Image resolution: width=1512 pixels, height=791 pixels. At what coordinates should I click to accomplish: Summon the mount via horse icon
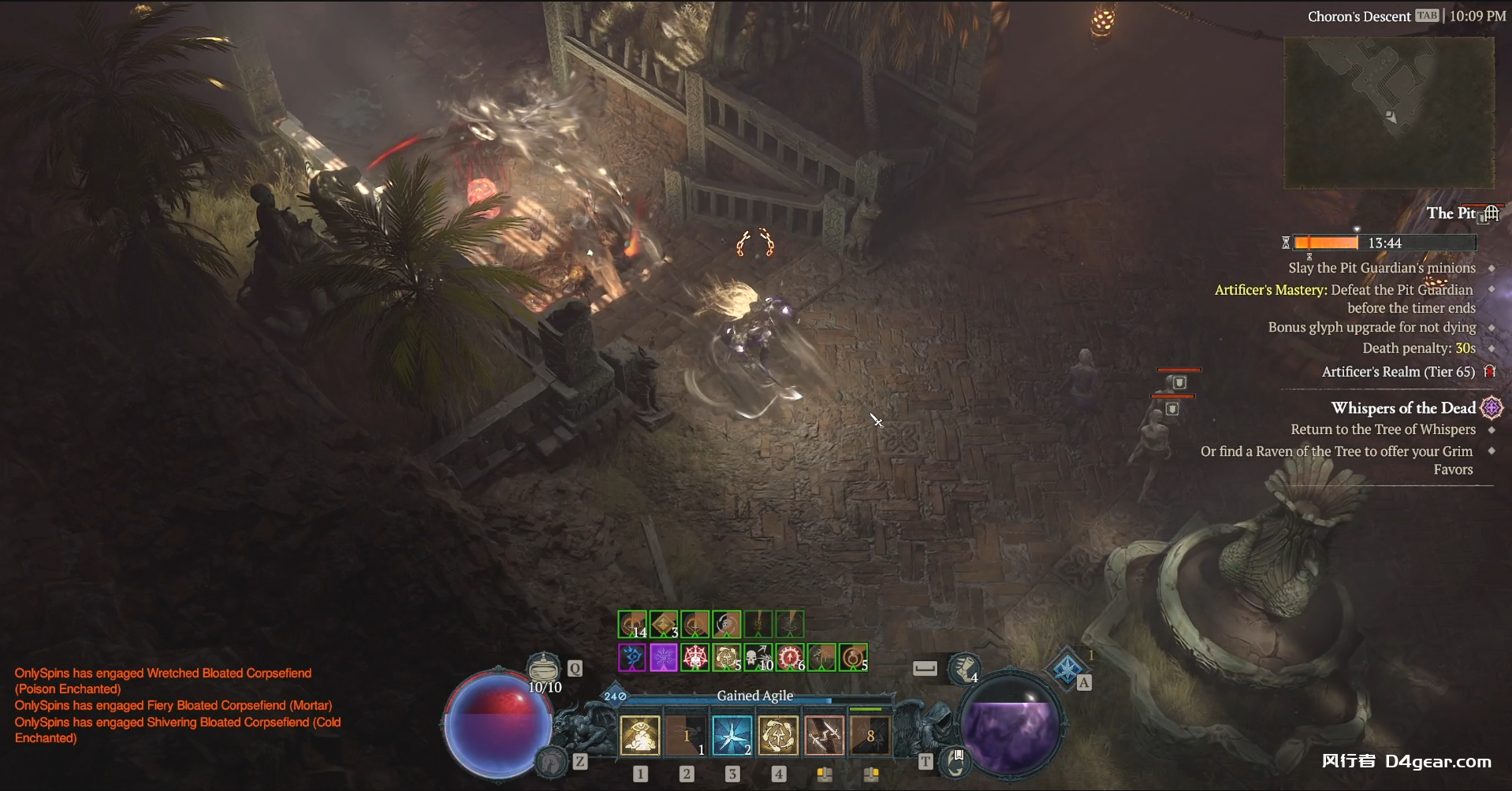[x=552, y=762]
